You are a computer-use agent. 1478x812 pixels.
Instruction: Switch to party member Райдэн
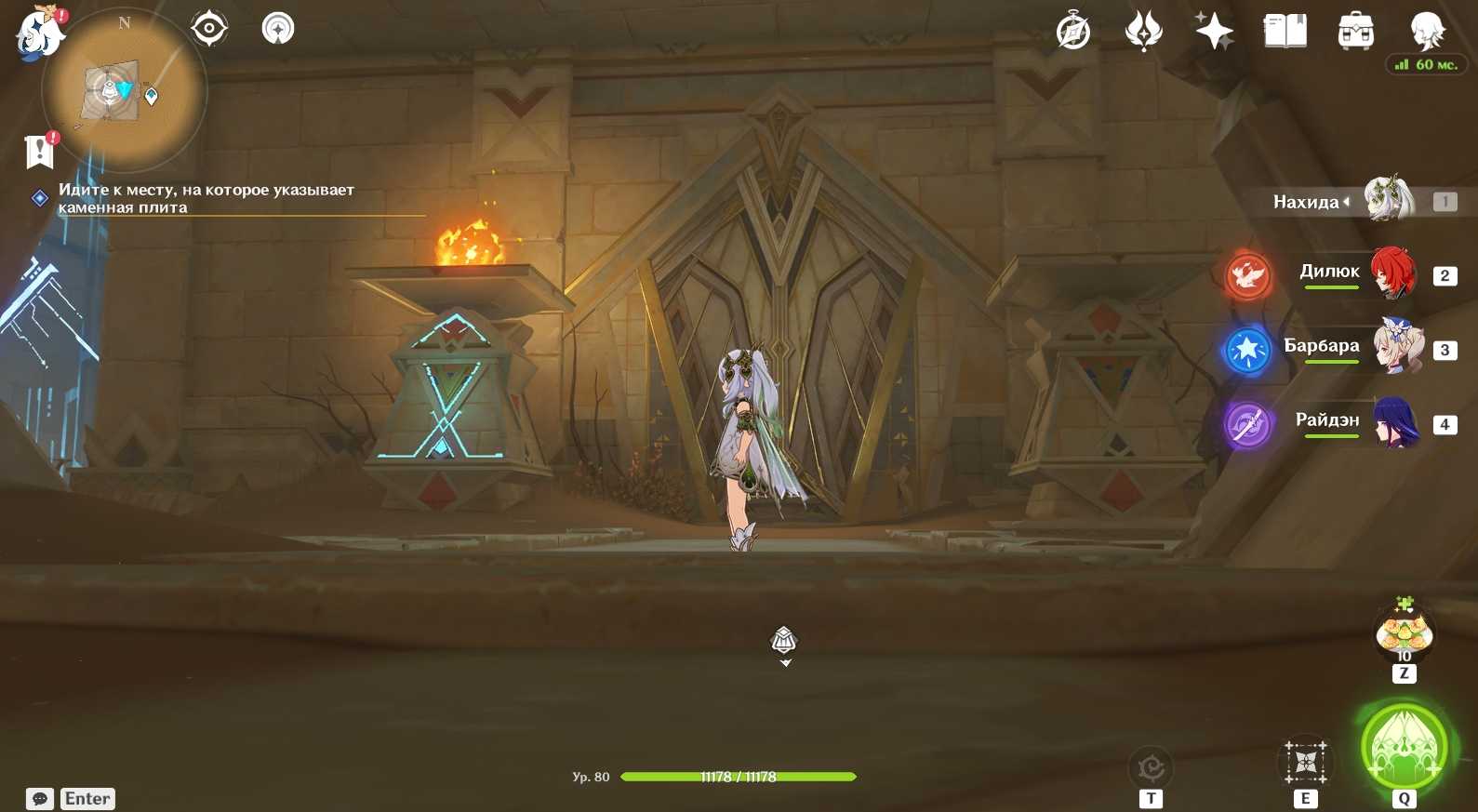1395,422
